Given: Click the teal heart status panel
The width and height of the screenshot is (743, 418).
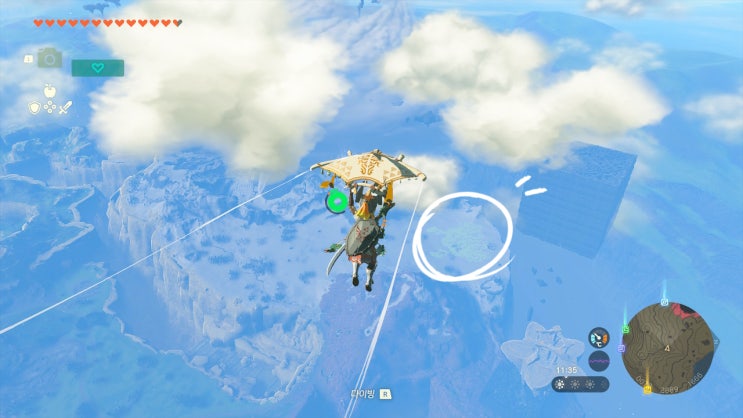Looking at the screenshot, I should click(x=97, y=68).
